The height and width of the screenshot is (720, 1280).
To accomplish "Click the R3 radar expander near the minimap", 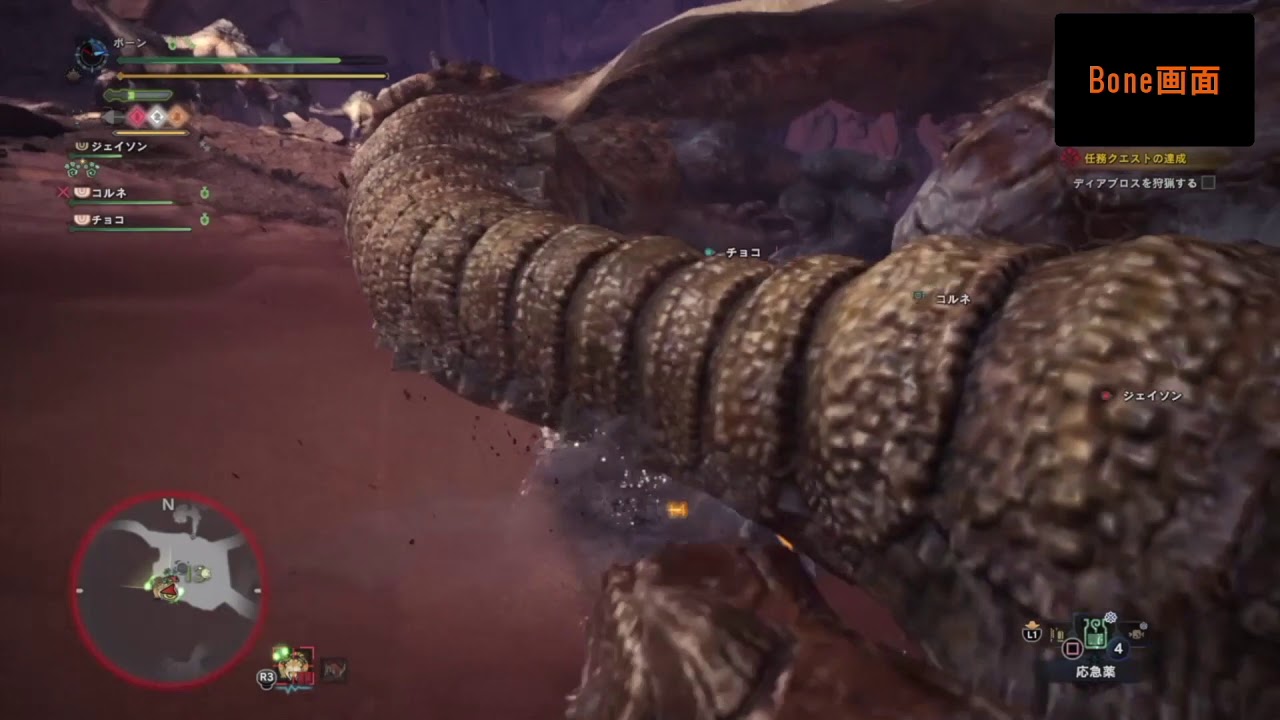I will [264, 679].
